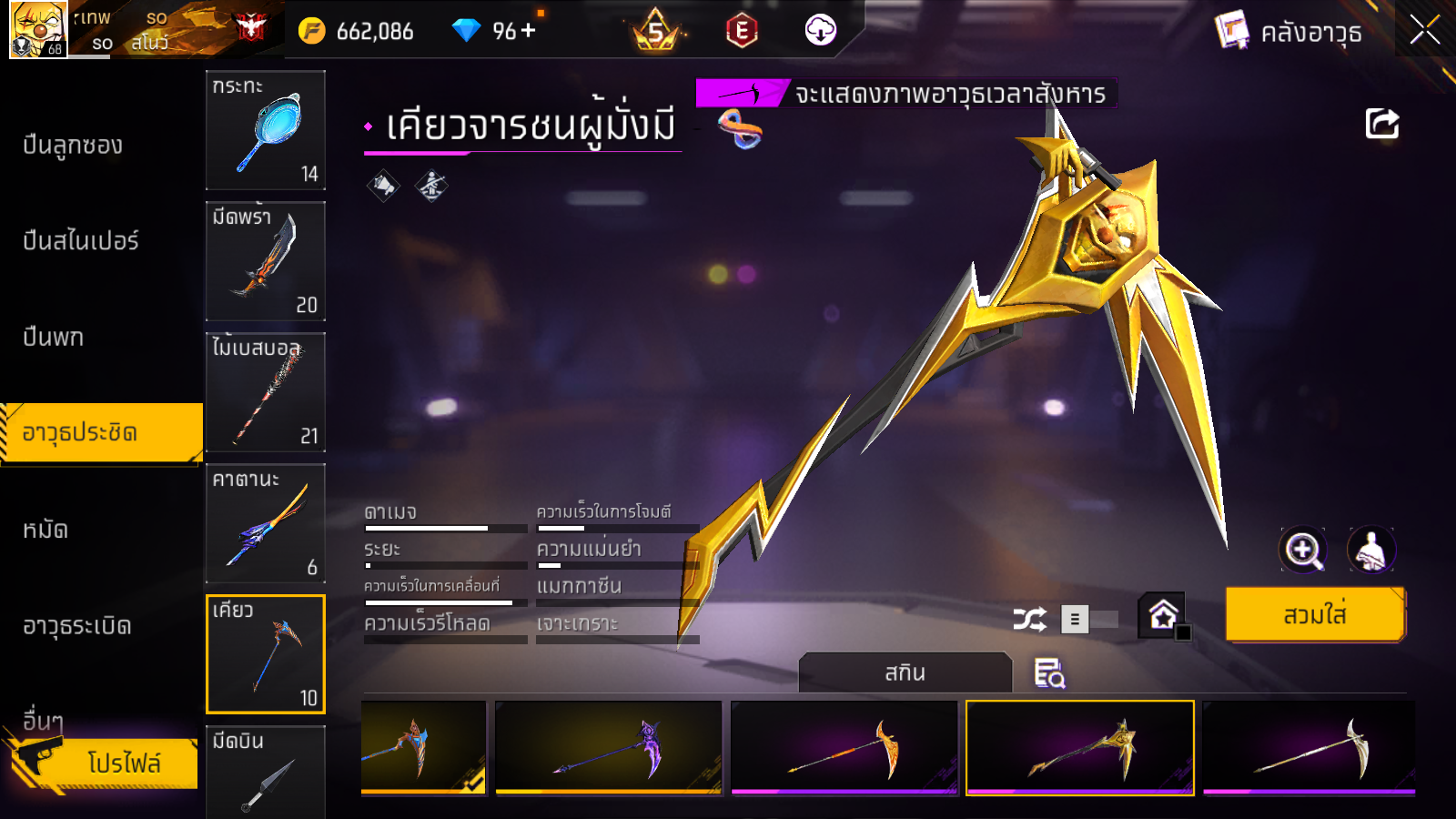Open the คลังอาวุธ armory collection book
The width and height of the screenshot is (1456, 819).
[x=1289, y=33]
